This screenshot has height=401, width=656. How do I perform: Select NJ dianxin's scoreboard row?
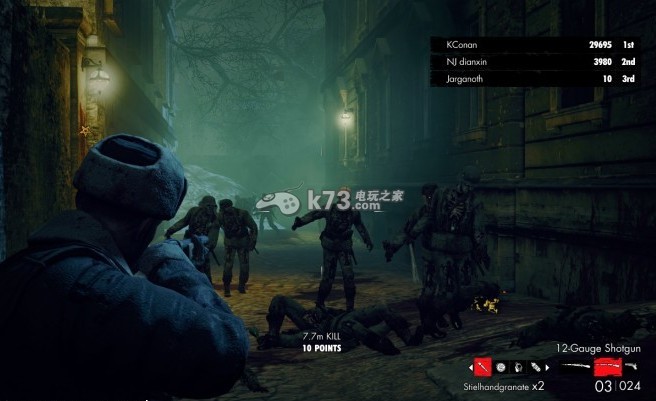coord(535,61)
